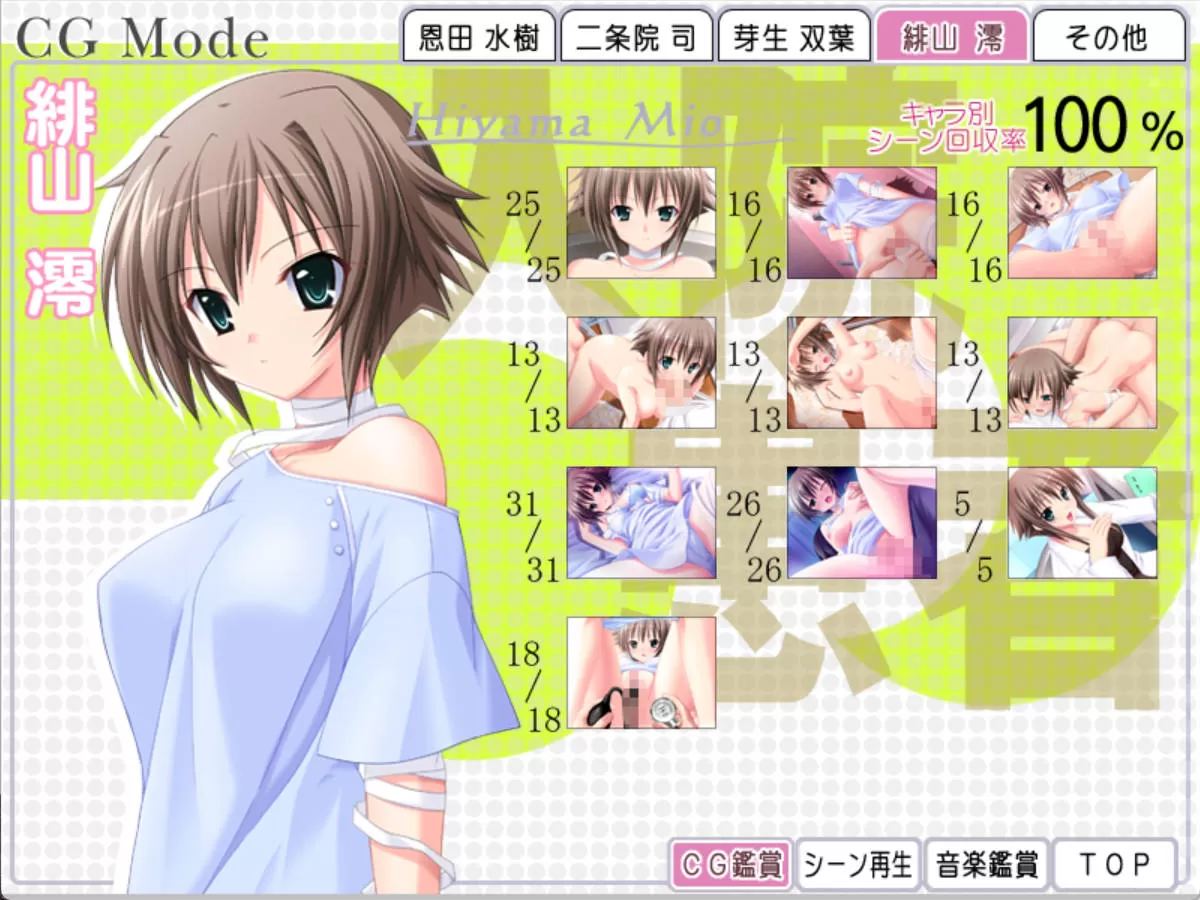The width and height of the screenshot is (1200, 900).
Task: Click the CG鑑賞 button
Action: click(x=731, y=864)
